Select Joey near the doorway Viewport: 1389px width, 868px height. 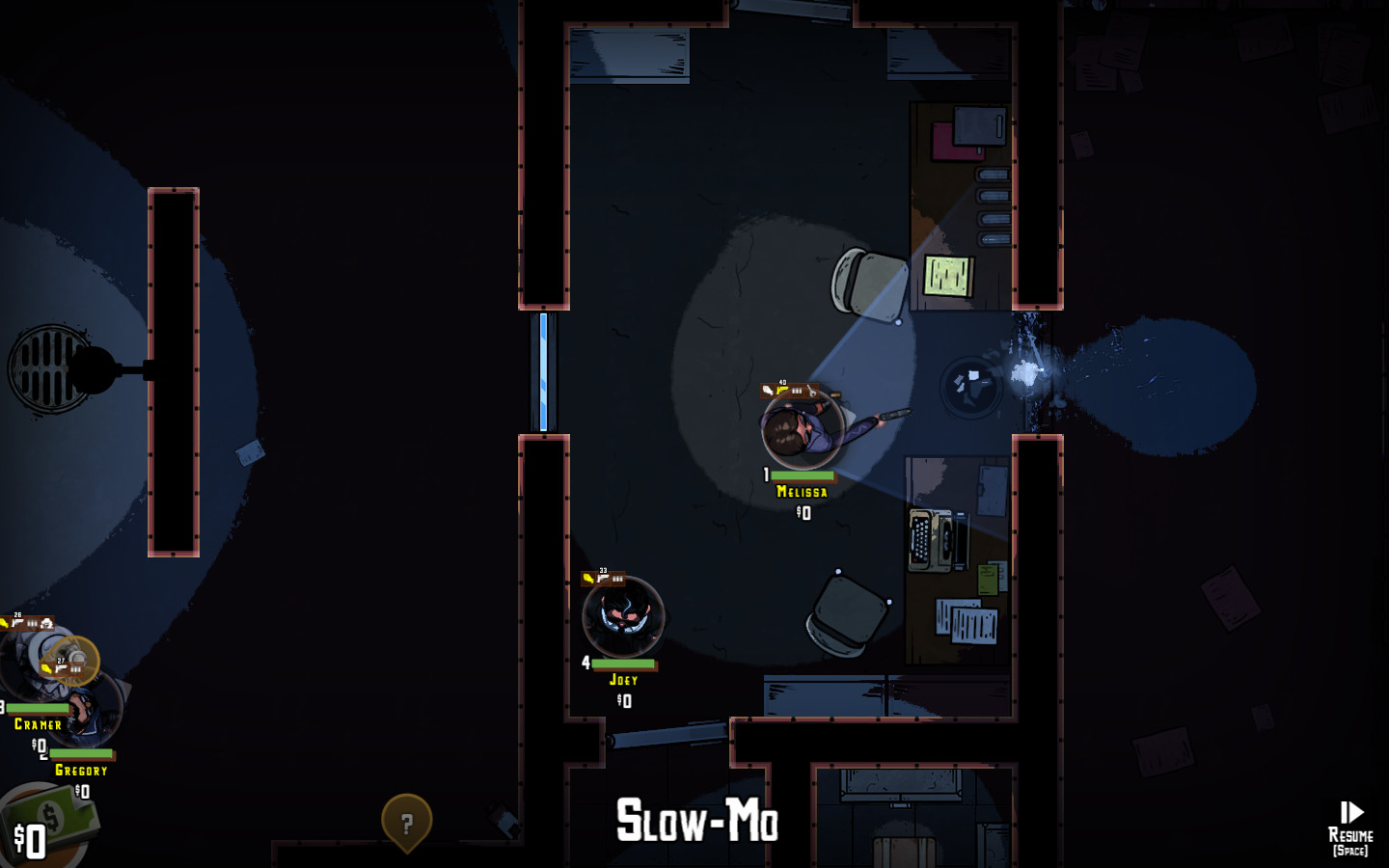coord(623,617)
